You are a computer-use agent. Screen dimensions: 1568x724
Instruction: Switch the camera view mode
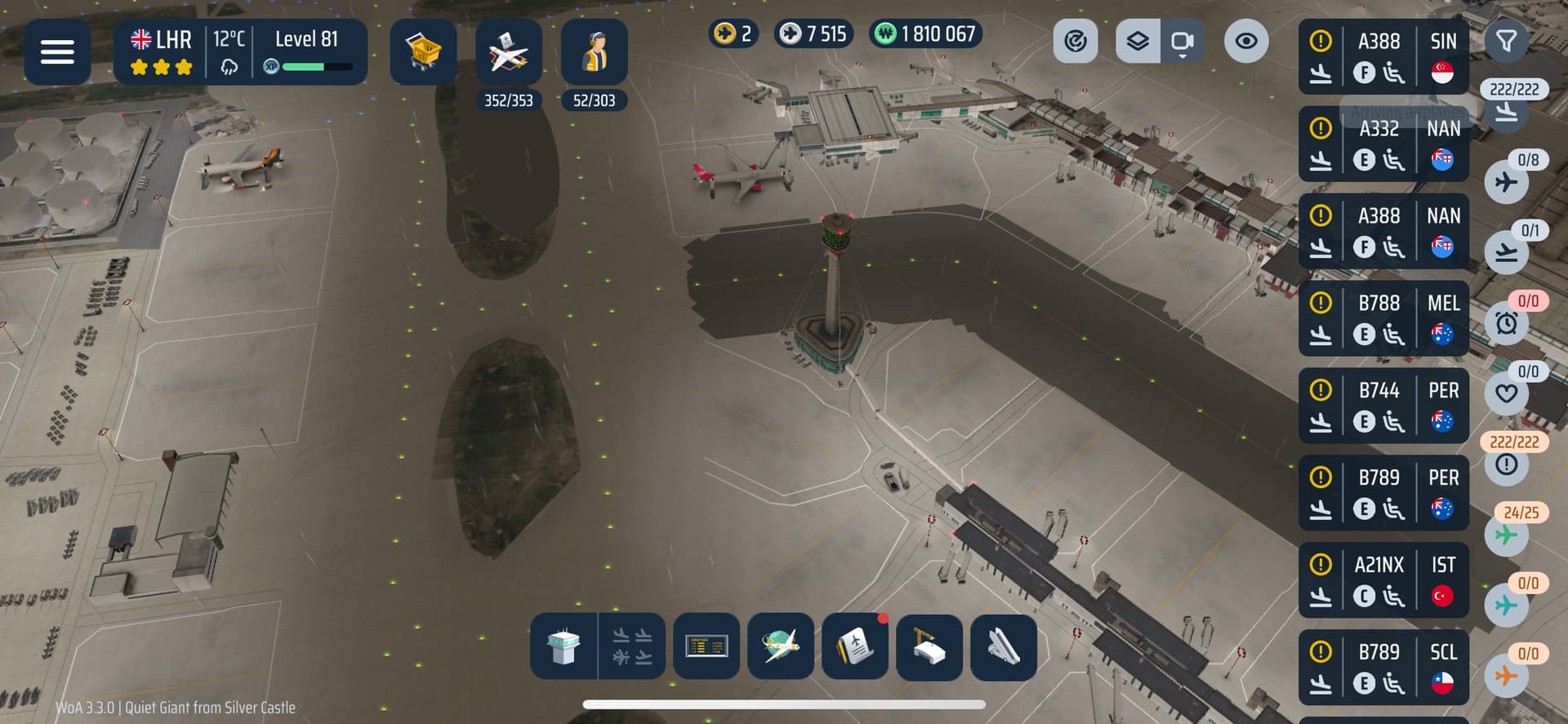[x=1182, y=41]
